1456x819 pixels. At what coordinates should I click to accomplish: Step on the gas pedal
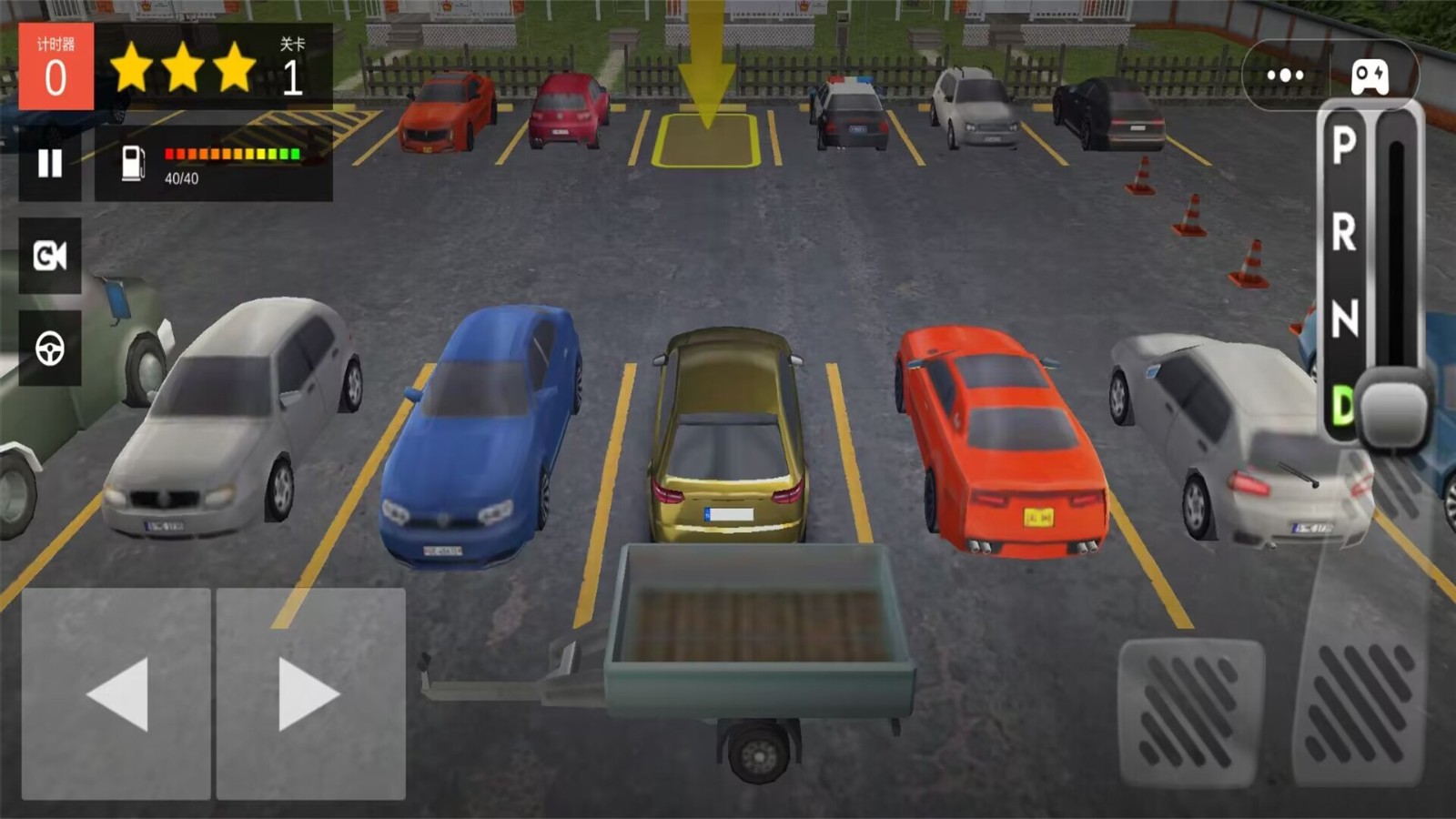click(x=1361, y=701)
